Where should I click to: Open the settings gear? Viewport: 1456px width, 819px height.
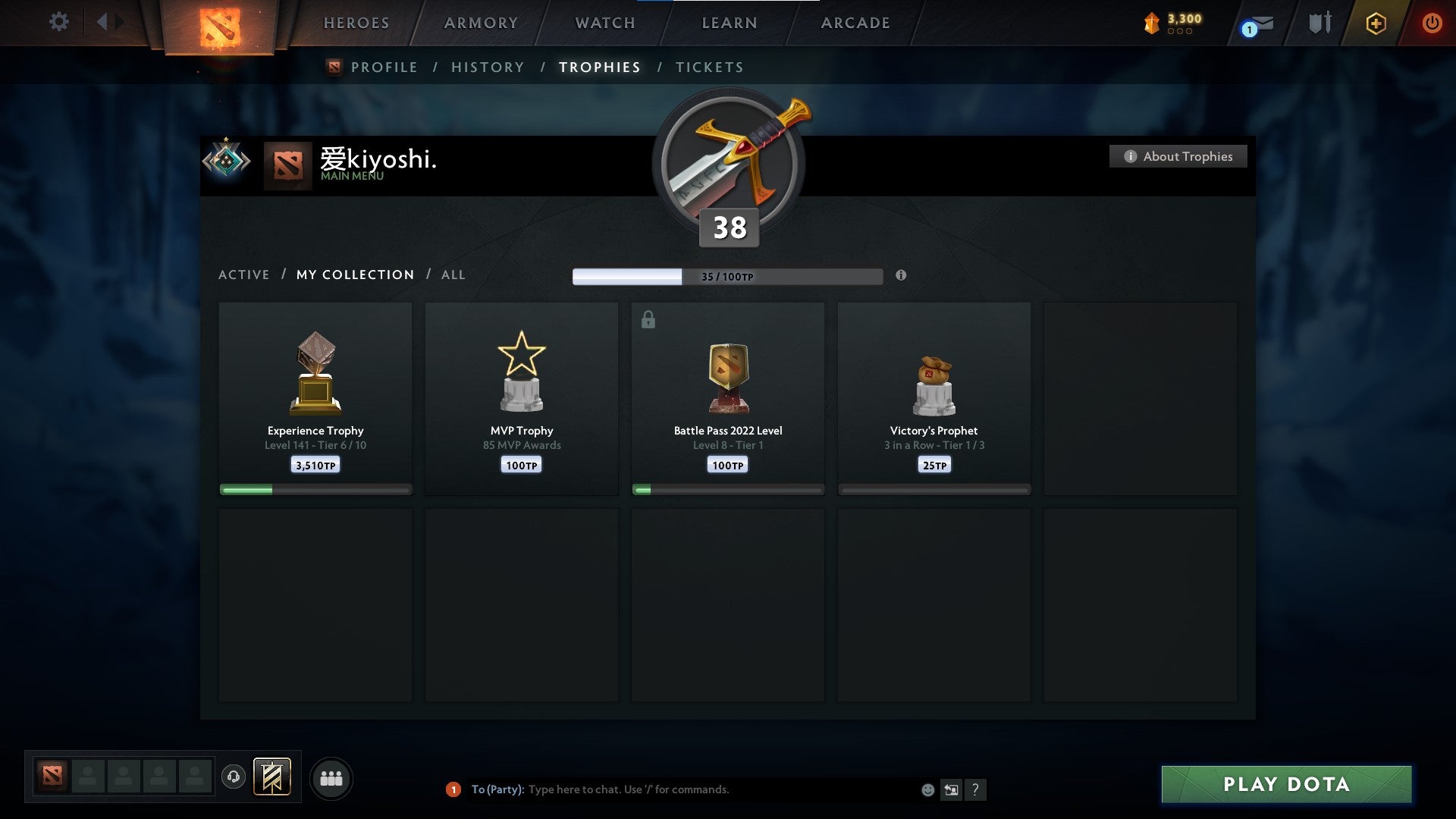(58, 22)
